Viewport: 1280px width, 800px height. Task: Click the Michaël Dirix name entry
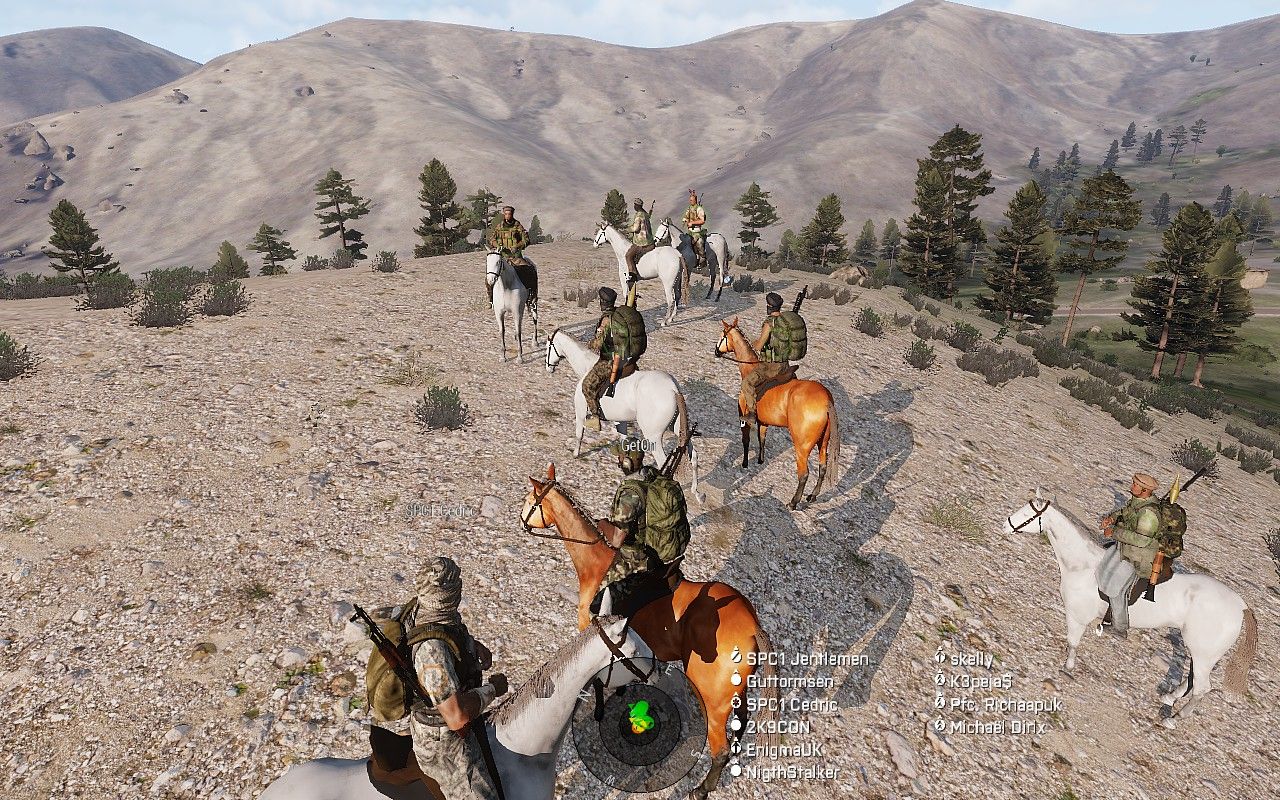[1000, 726]
